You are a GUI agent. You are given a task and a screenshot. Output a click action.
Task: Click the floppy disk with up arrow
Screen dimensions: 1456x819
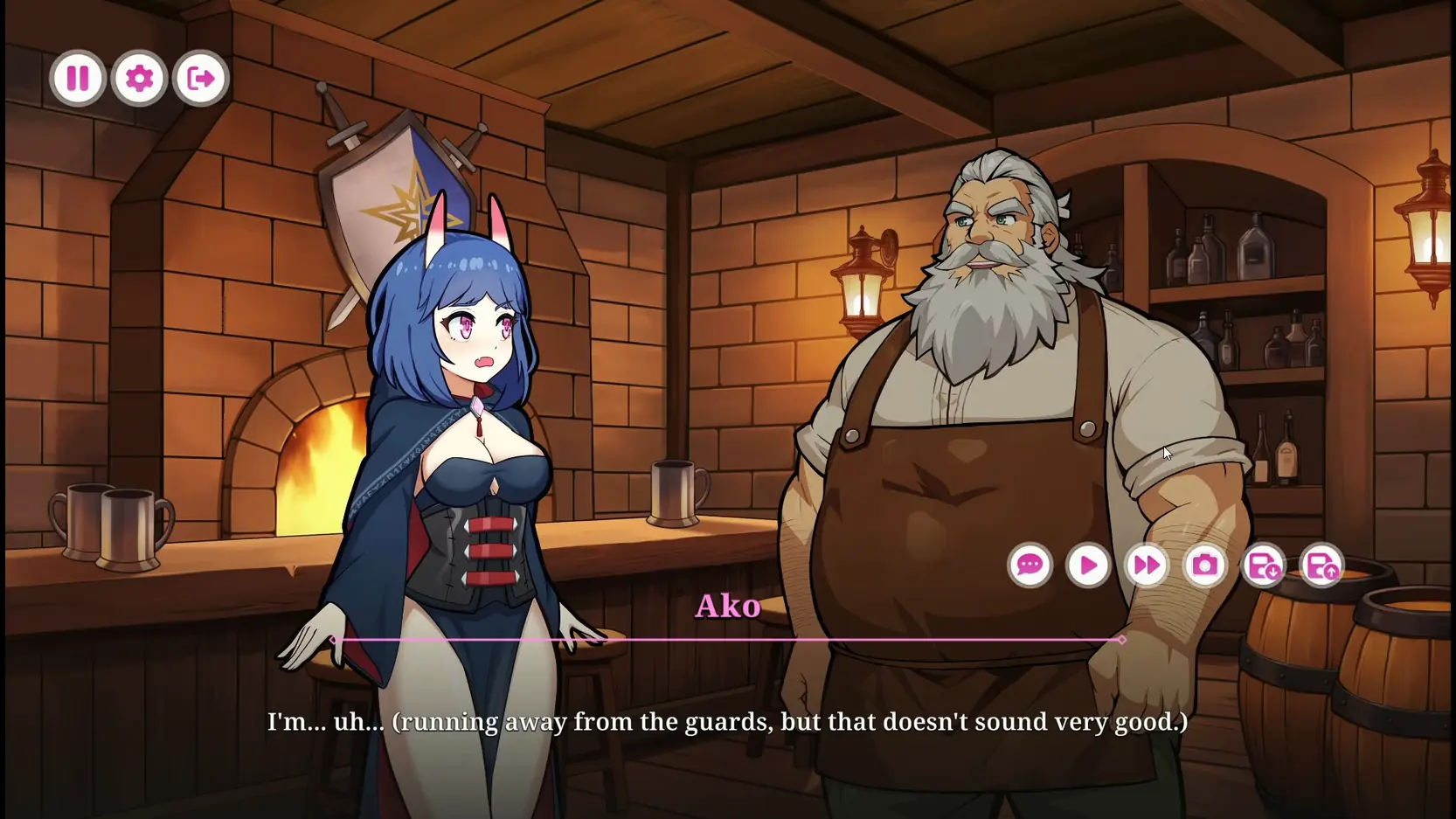point(1321,566)
